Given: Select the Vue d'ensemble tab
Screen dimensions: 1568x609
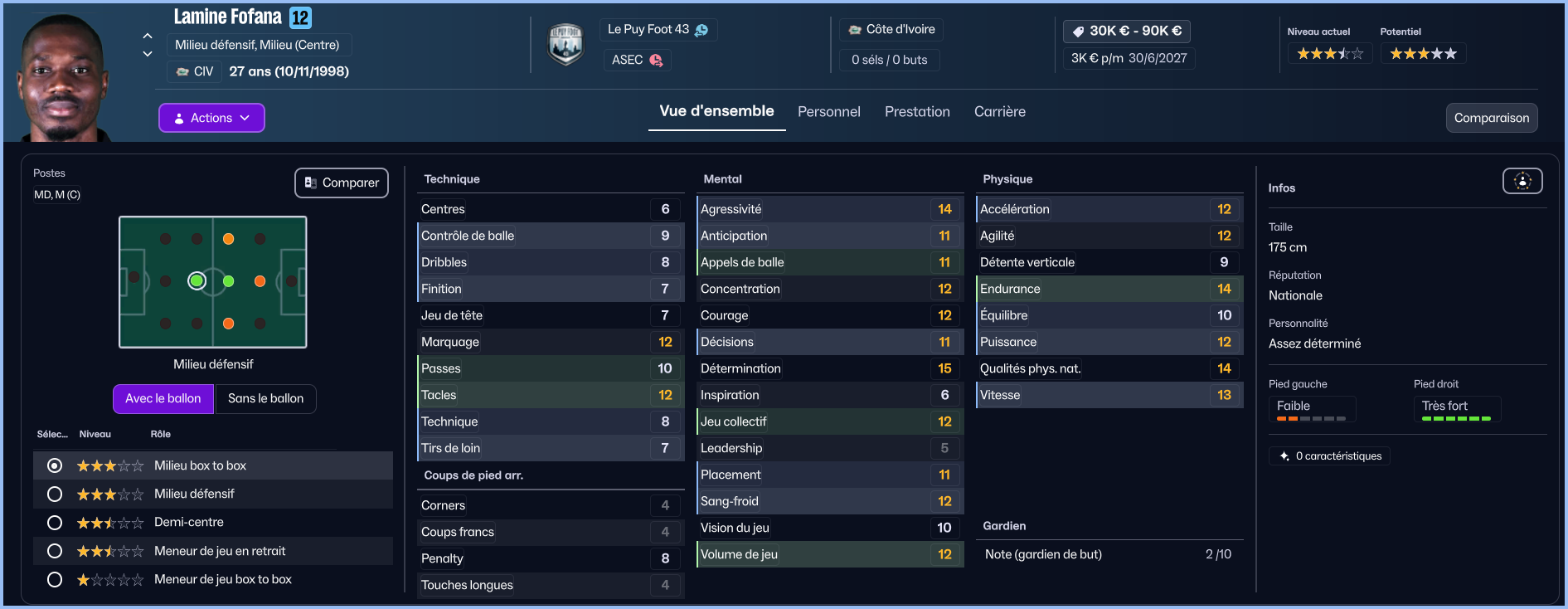Looking at the screenshot, I should click(x=716, y=111).
